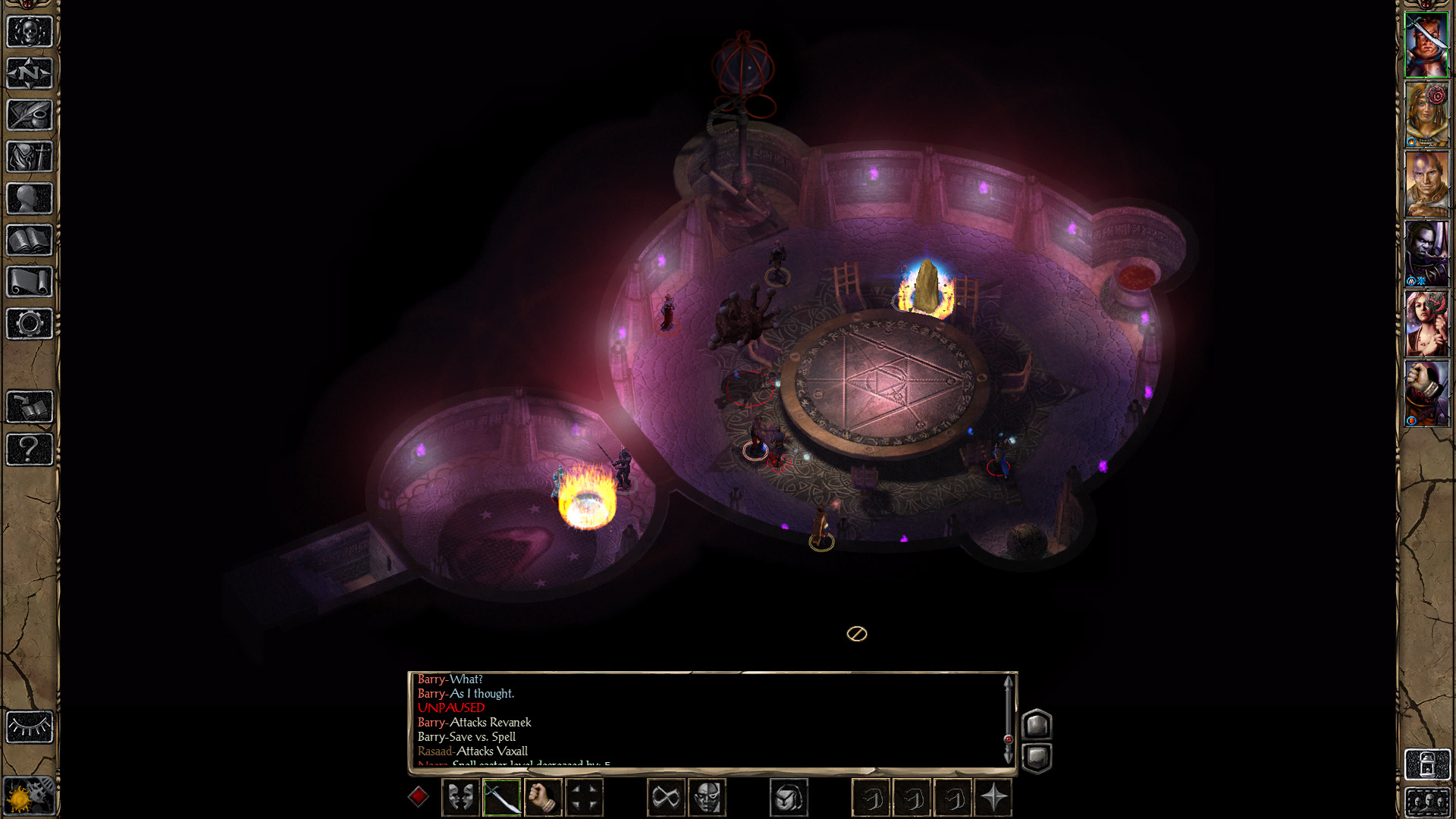Screen dimensions: 1456x819
Task: Open special abilities with the four-pointed star
Action: (x=993, y=798)
